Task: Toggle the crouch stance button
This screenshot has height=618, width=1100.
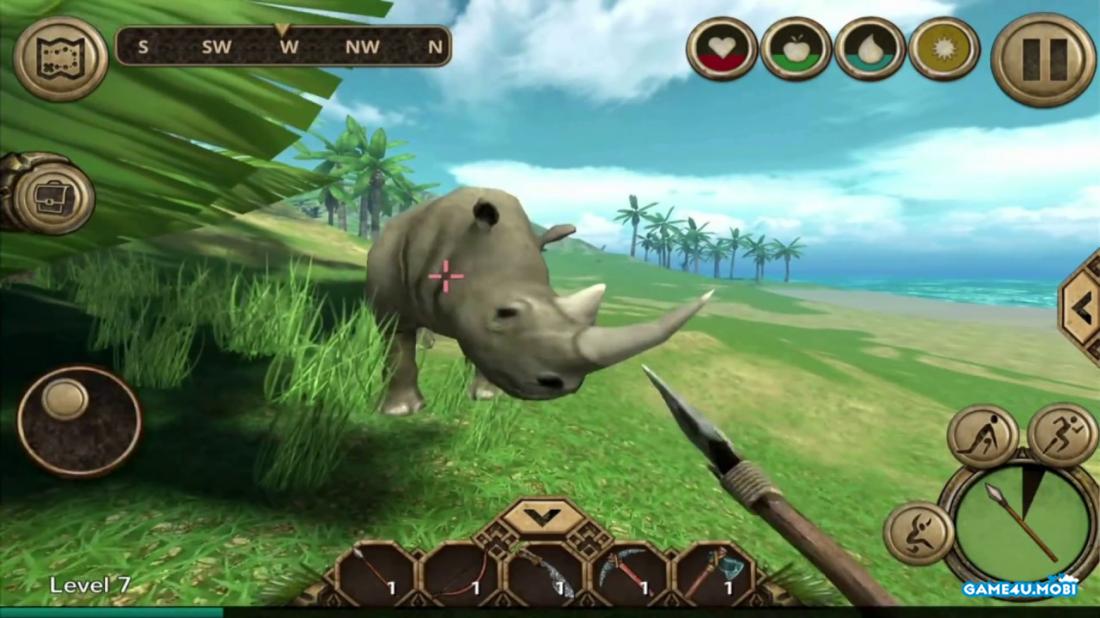Action: [983, 437]
